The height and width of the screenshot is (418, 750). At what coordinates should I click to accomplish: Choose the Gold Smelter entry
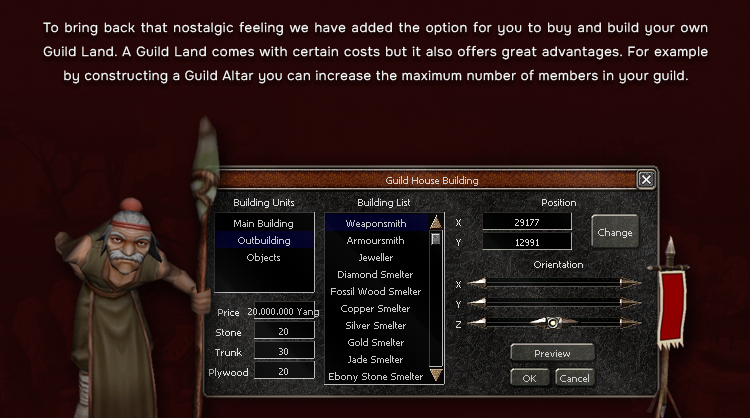pyautogui.click(x=375, y=342)
